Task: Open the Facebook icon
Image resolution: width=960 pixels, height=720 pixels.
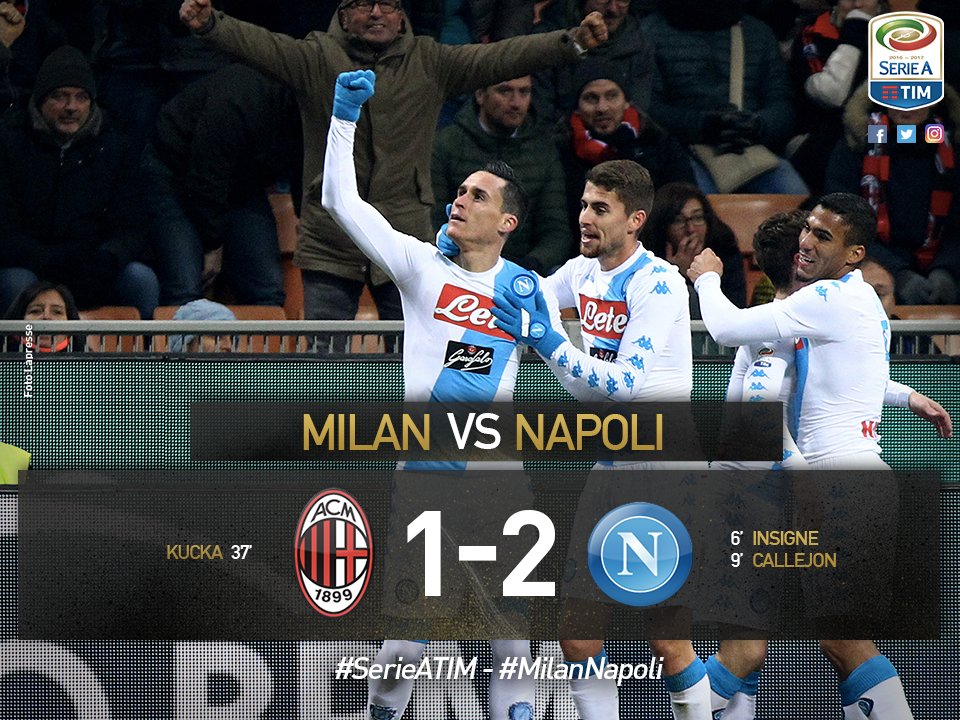Action: 877,134
